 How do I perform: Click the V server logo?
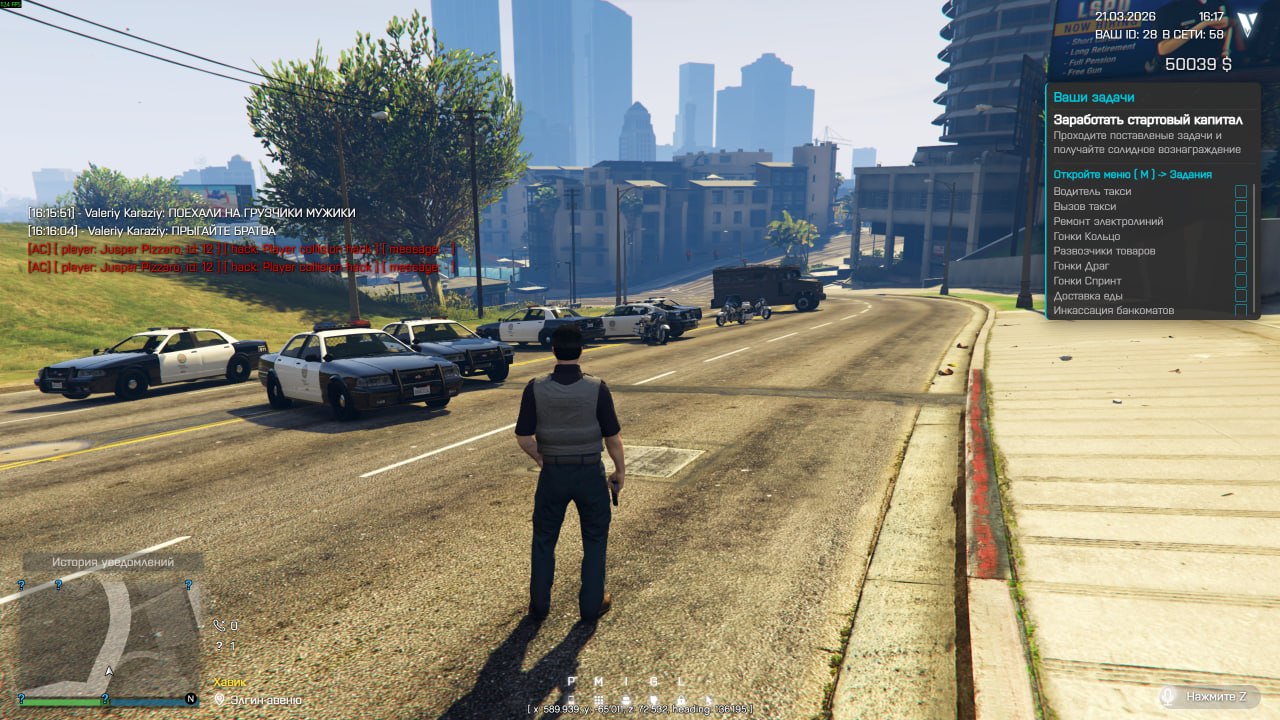1246,25
